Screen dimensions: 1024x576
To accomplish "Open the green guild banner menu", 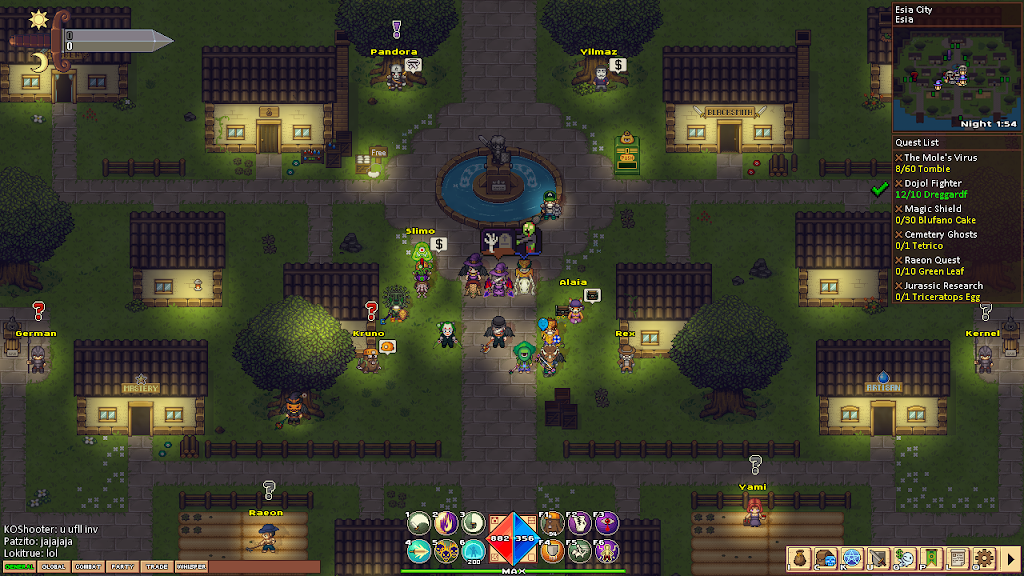I will click(x=931, y=557).
